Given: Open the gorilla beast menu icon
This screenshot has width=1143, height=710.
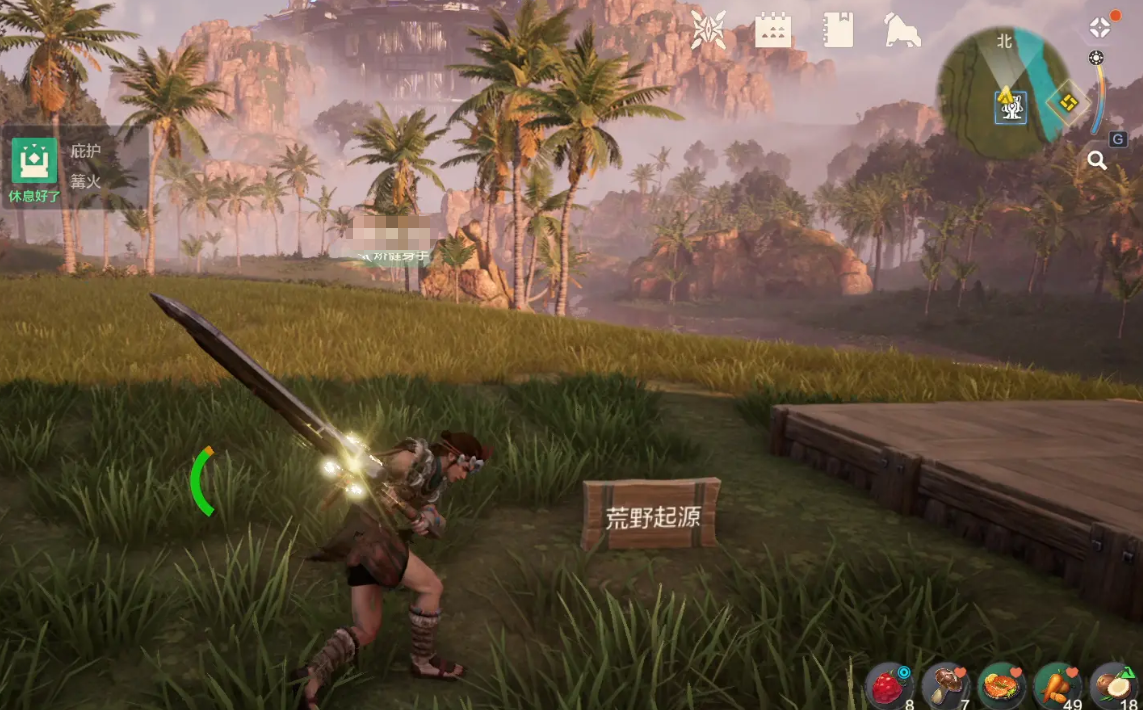Looking at the screenshot, I should tap(901, 31).
